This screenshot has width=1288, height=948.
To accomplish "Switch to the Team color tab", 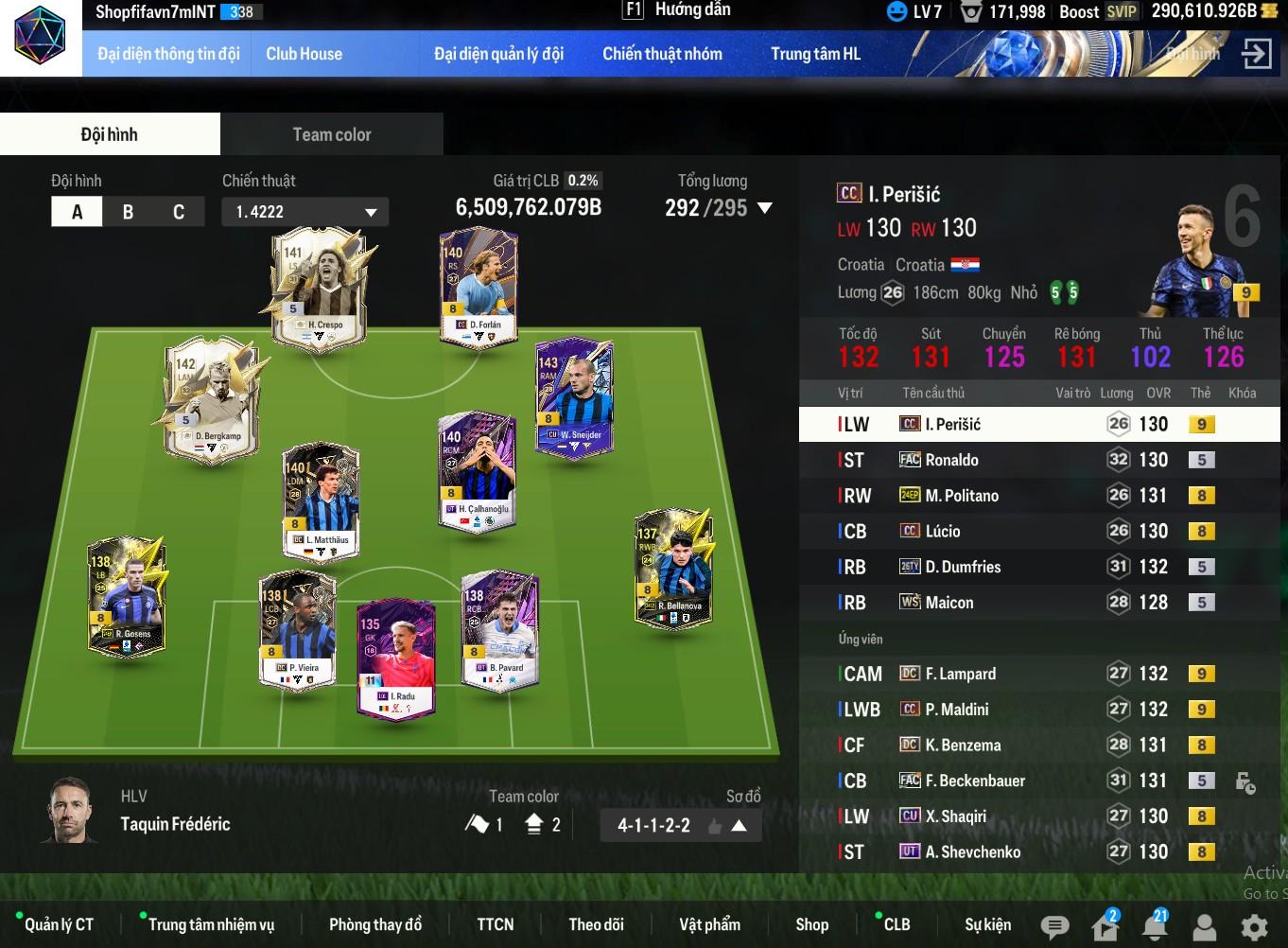I will tap(331, 134).
